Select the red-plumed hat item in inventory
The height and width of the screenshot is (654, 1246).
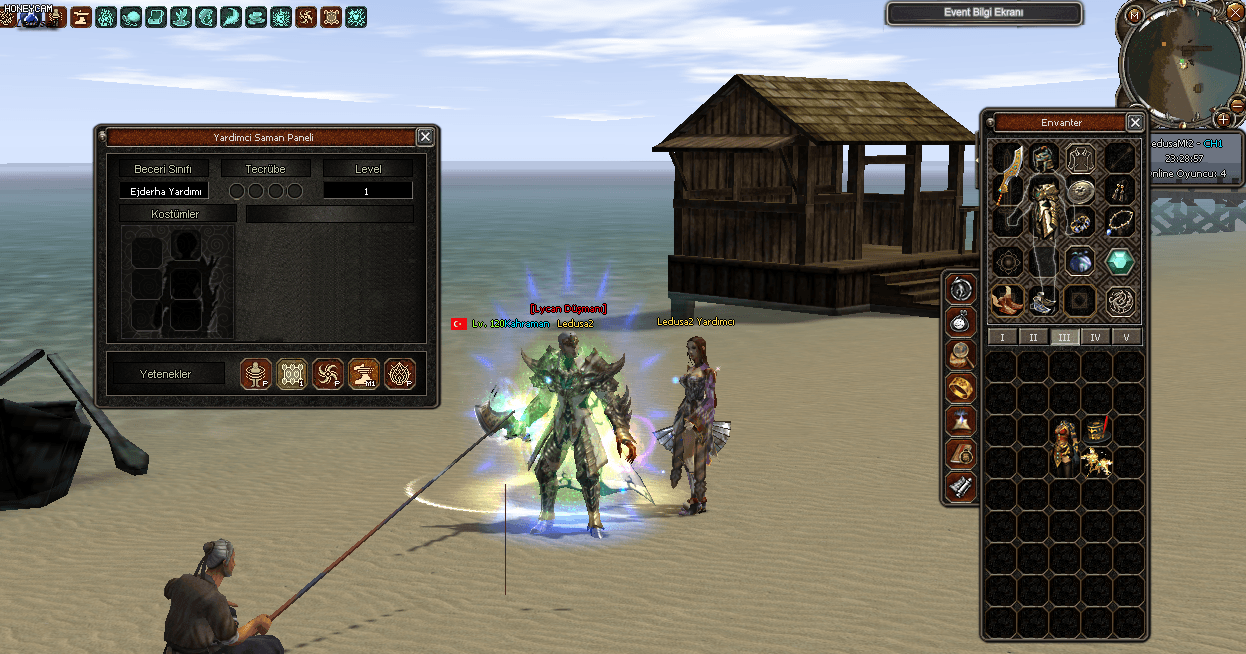(1098, 430)
